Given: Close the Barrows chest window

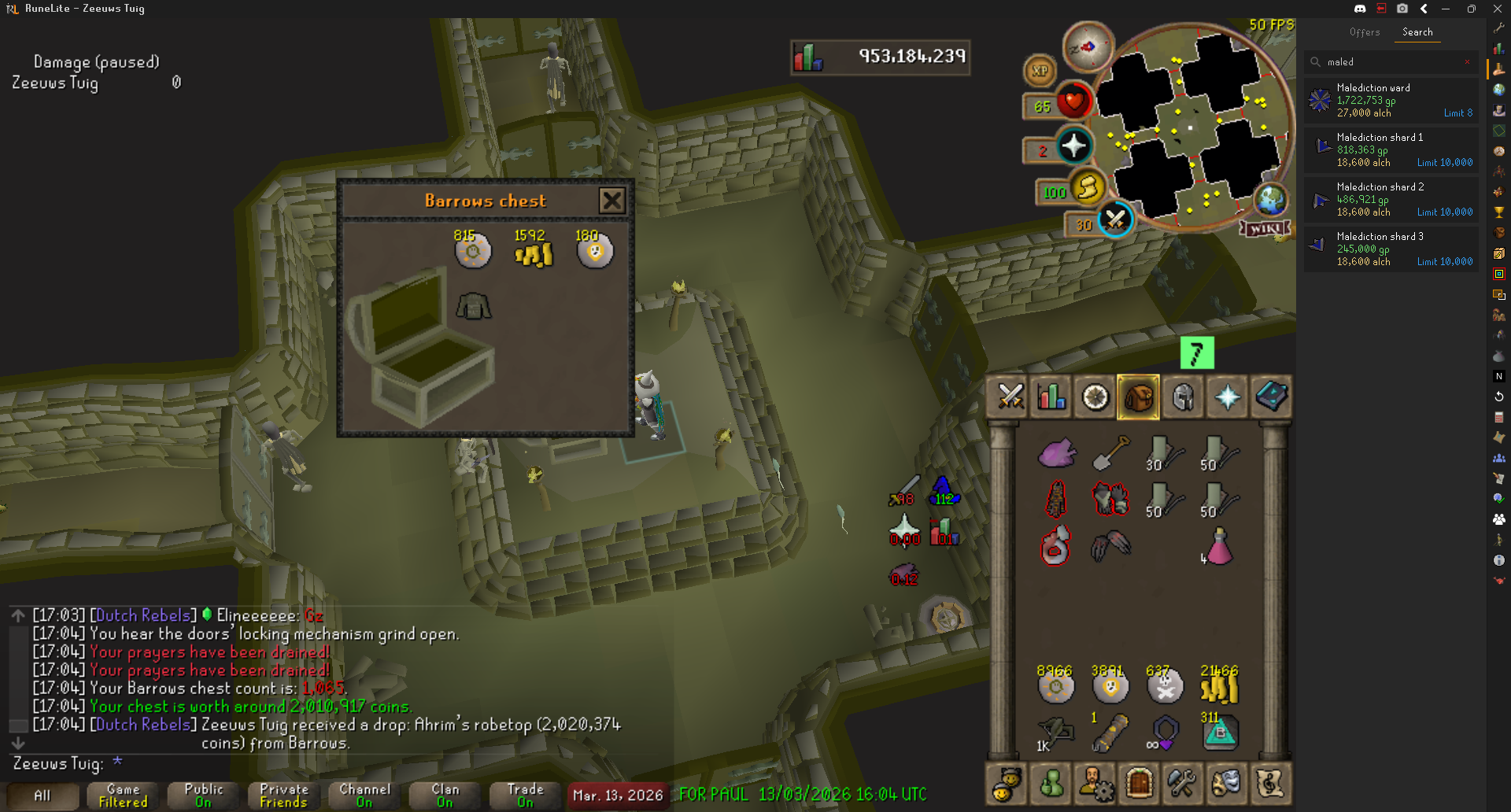Looking at the screenshot, I should [611, 201].
